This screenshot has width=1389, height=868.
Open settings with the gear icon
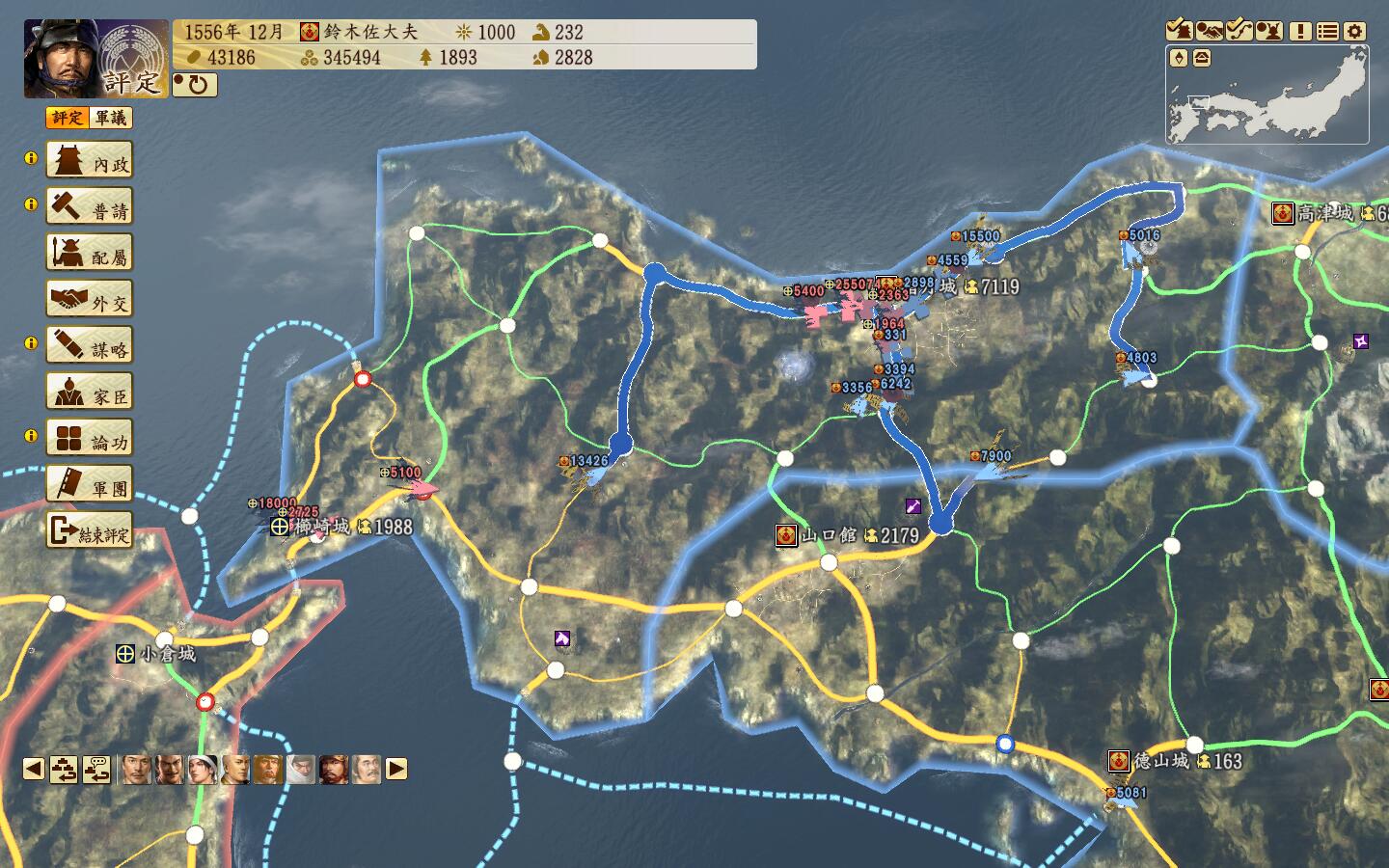(1355, 31)
